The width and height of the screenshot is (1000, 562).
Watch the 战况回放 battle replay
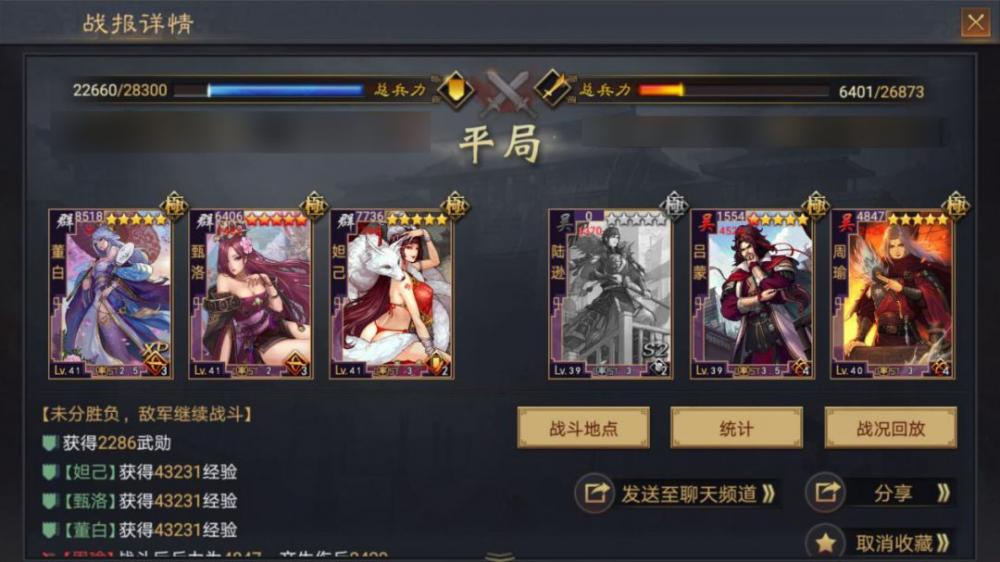pos(890,428)
